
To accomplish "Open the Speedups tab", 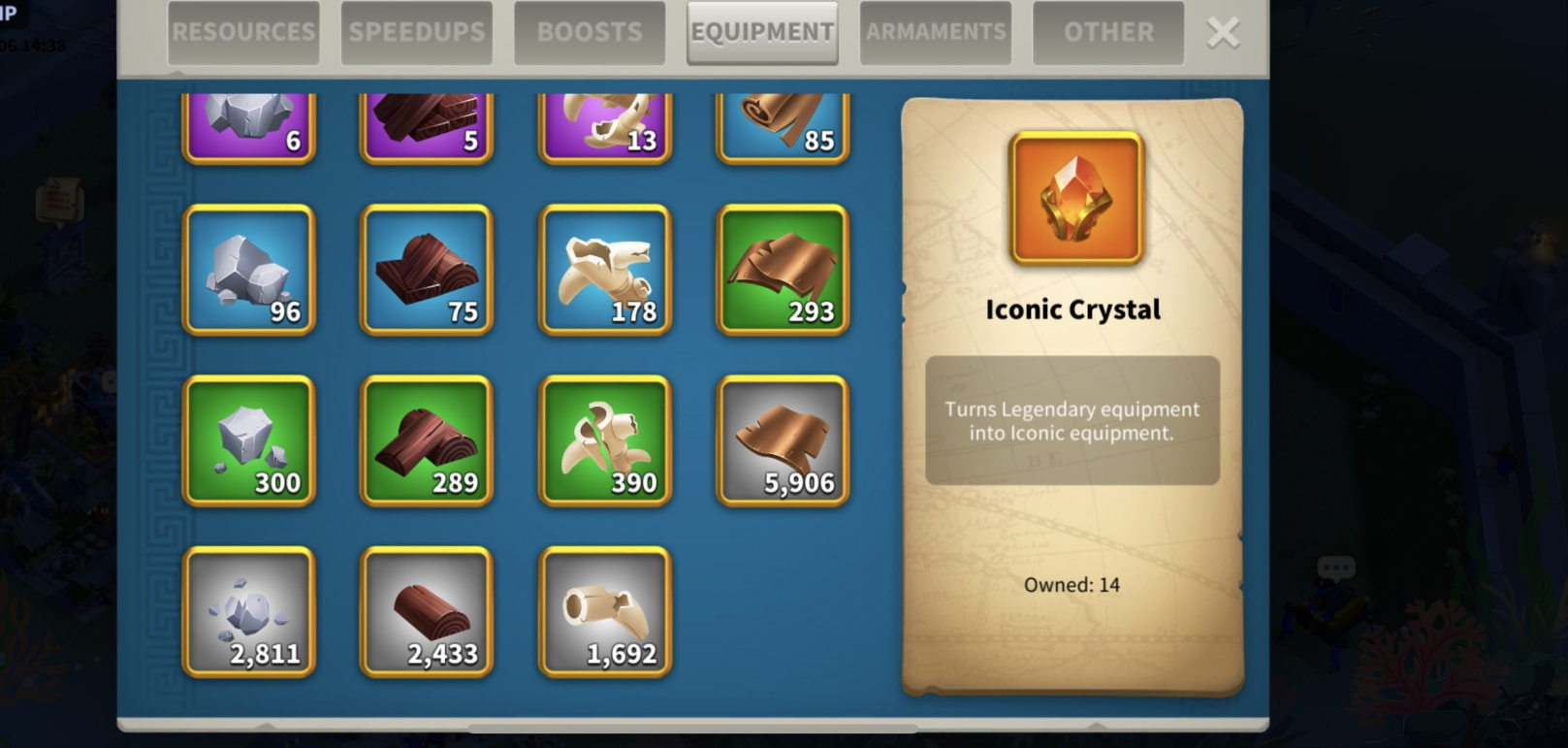I will point(417,33).
